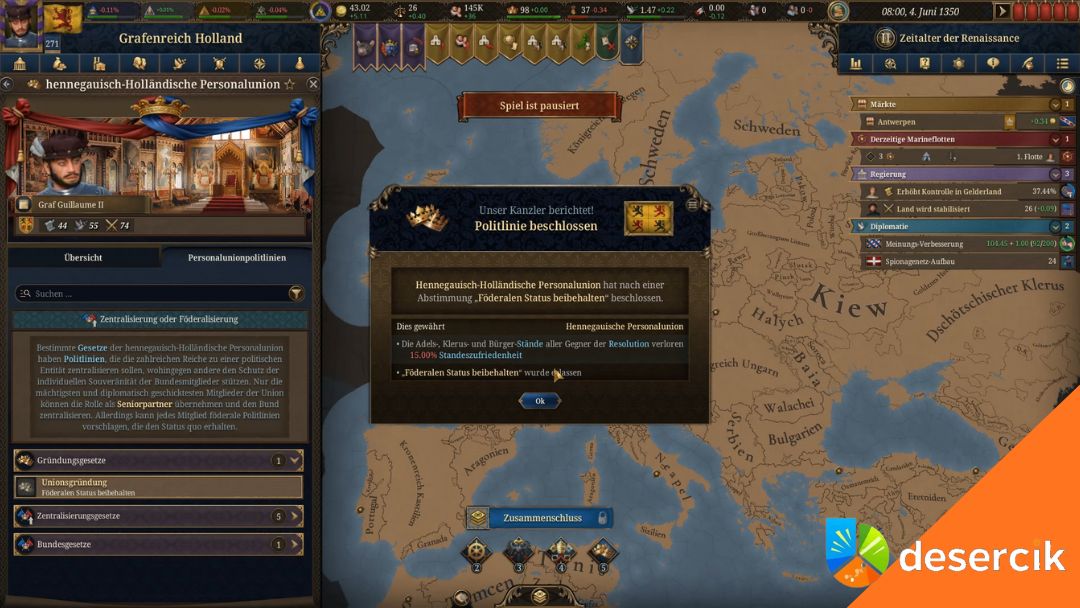1080x608 pixels.
Task: Open the Zusammenschluss button
Action: (x=538, y=518)
